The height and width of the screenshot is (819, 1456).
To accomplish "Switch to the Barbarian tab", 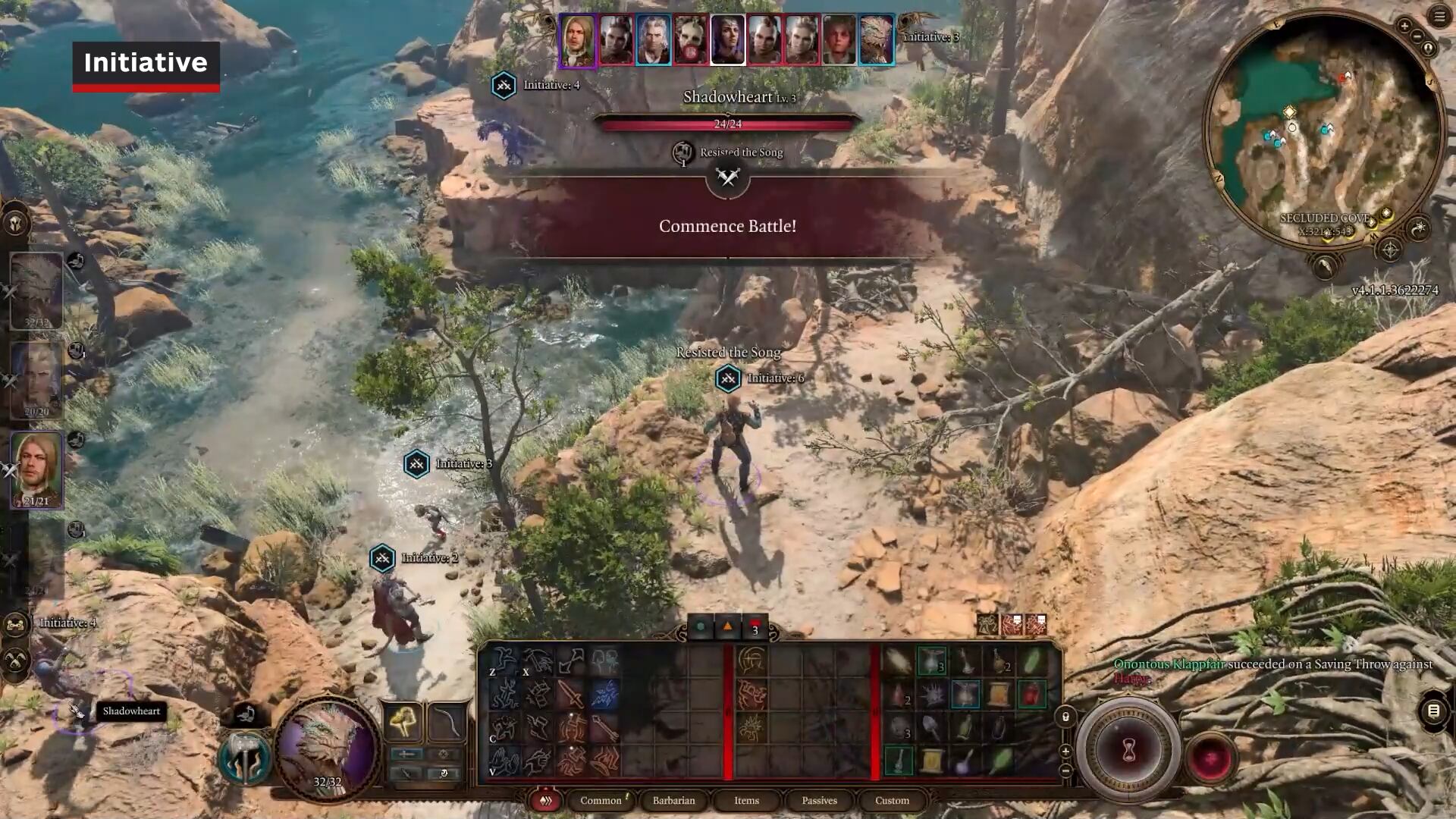I will (x=675, y=800).
